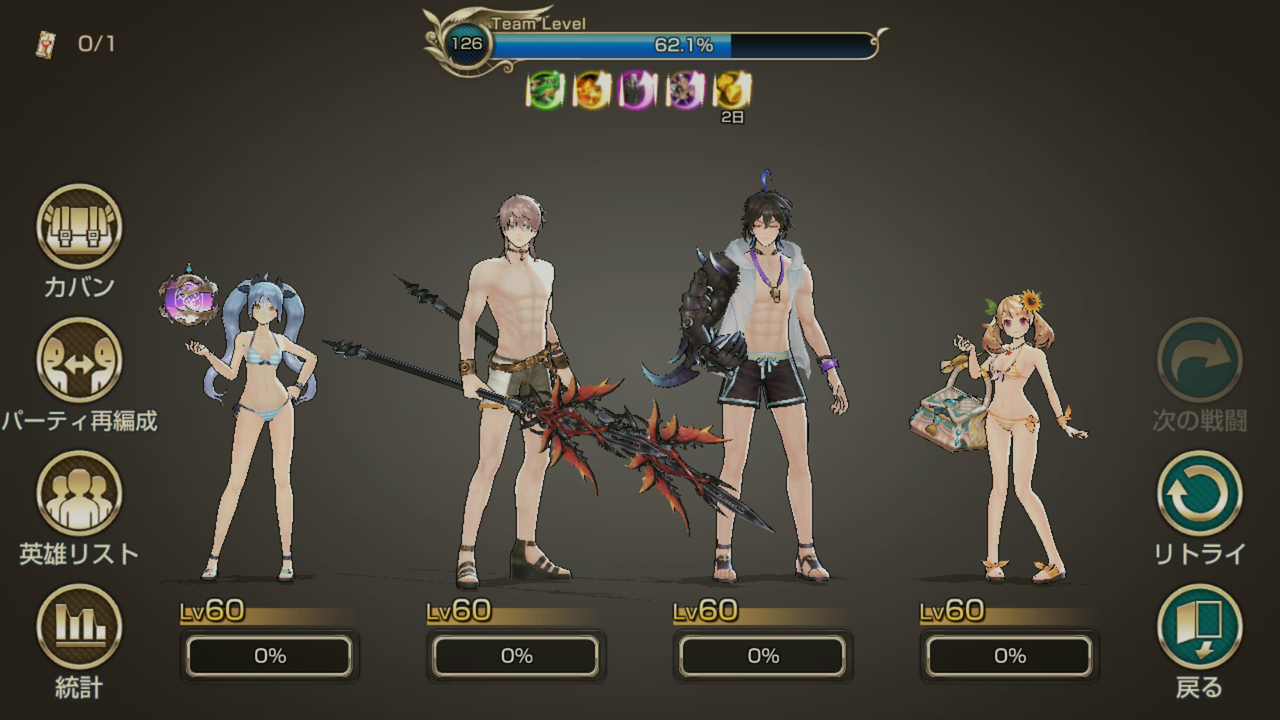Retry the battle with リトライ

pyautogui.click(x=1199, y=493)
